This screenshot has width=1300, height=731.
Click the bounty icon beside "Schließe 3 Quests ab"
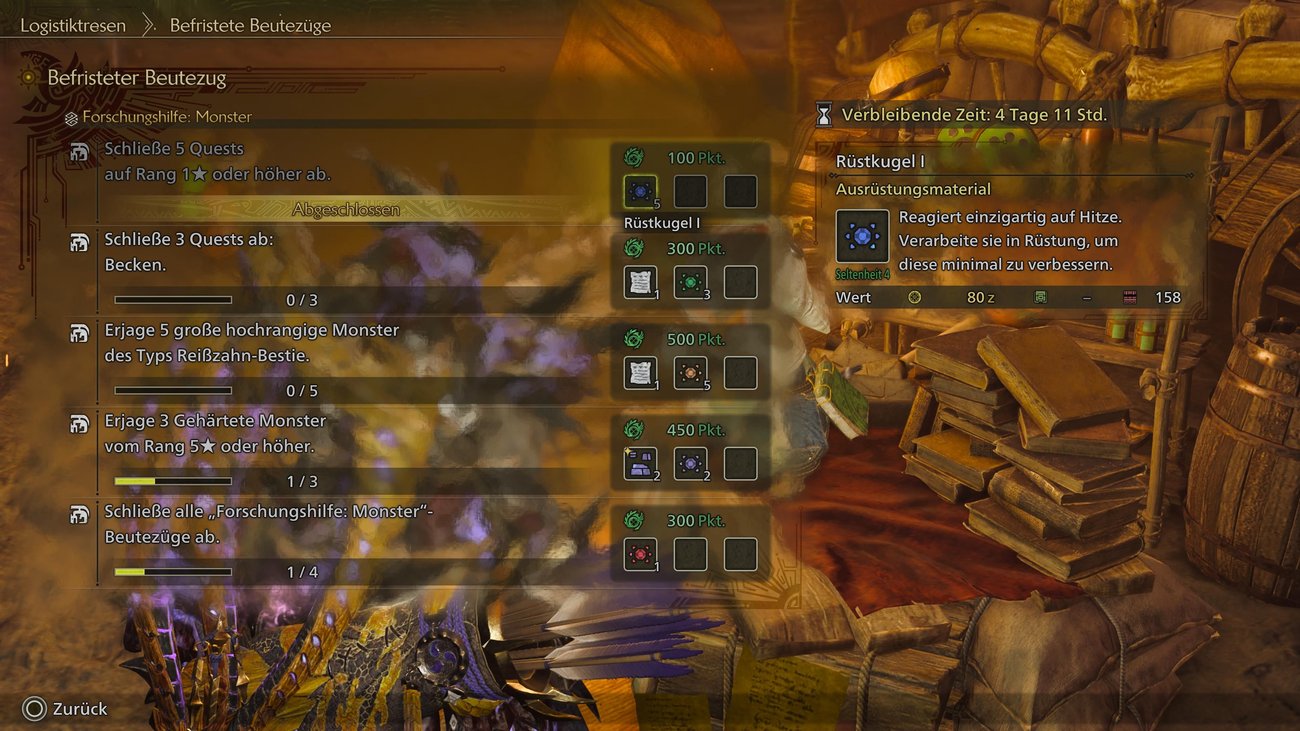coord(79,242)
